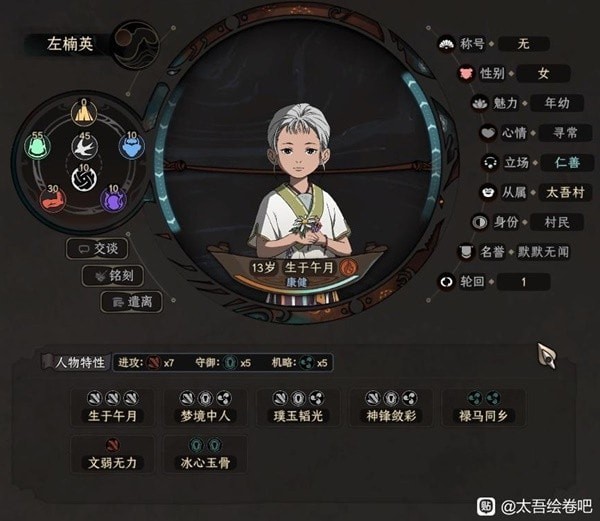This screenshot has height=521, width=600.
Task: Open the 人物特性 character traits tab
Action: click(x=74, y=362)
